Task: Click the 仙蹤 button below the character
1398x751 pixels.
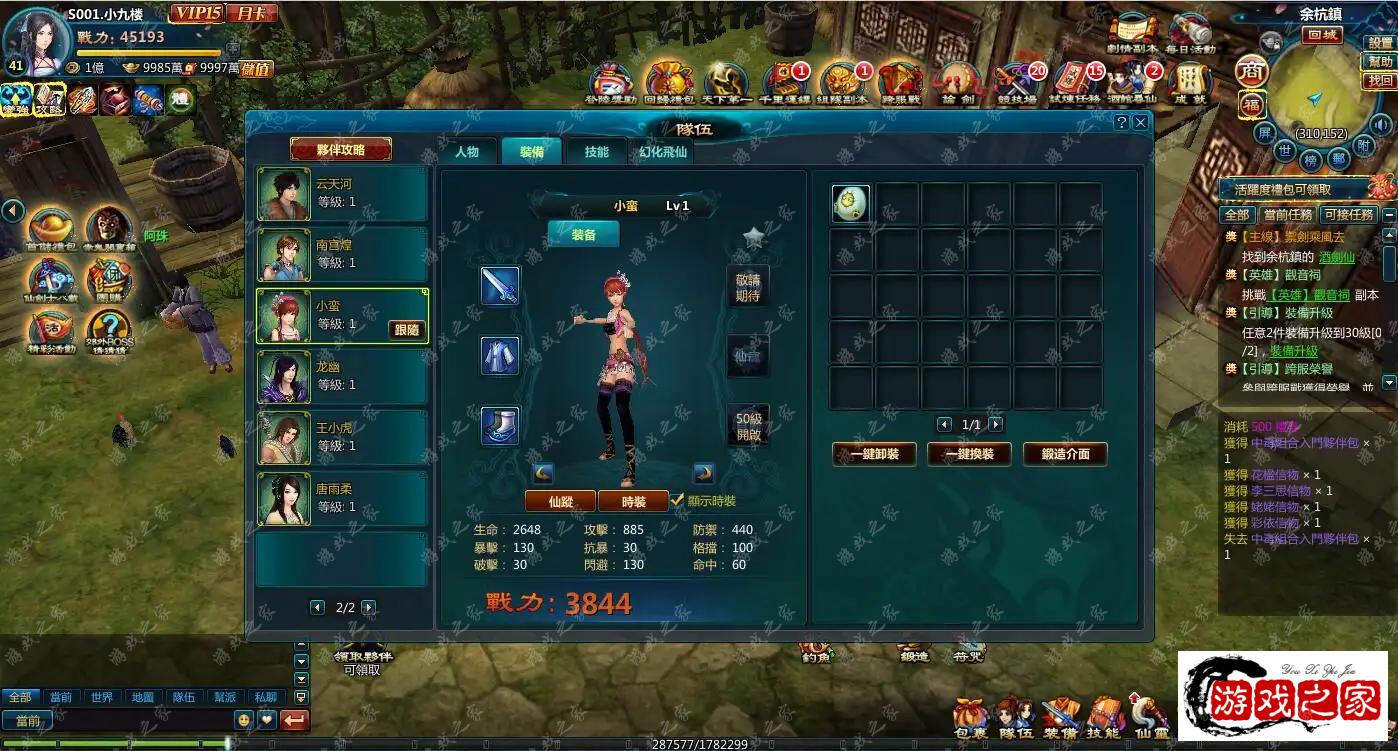Action: [560, 501]
